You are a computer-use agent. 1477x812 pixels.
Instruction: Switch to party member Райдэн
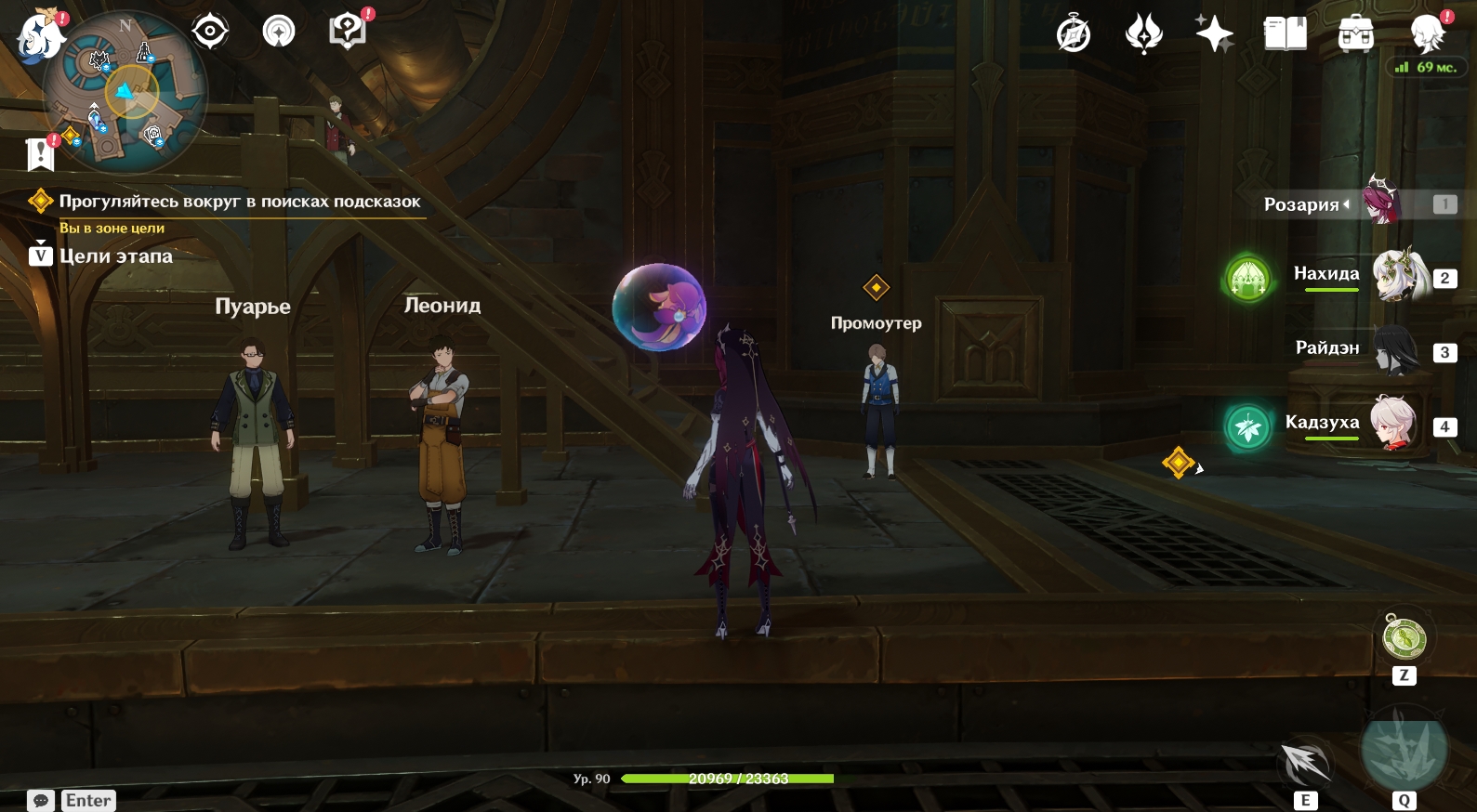[1395, 350]
